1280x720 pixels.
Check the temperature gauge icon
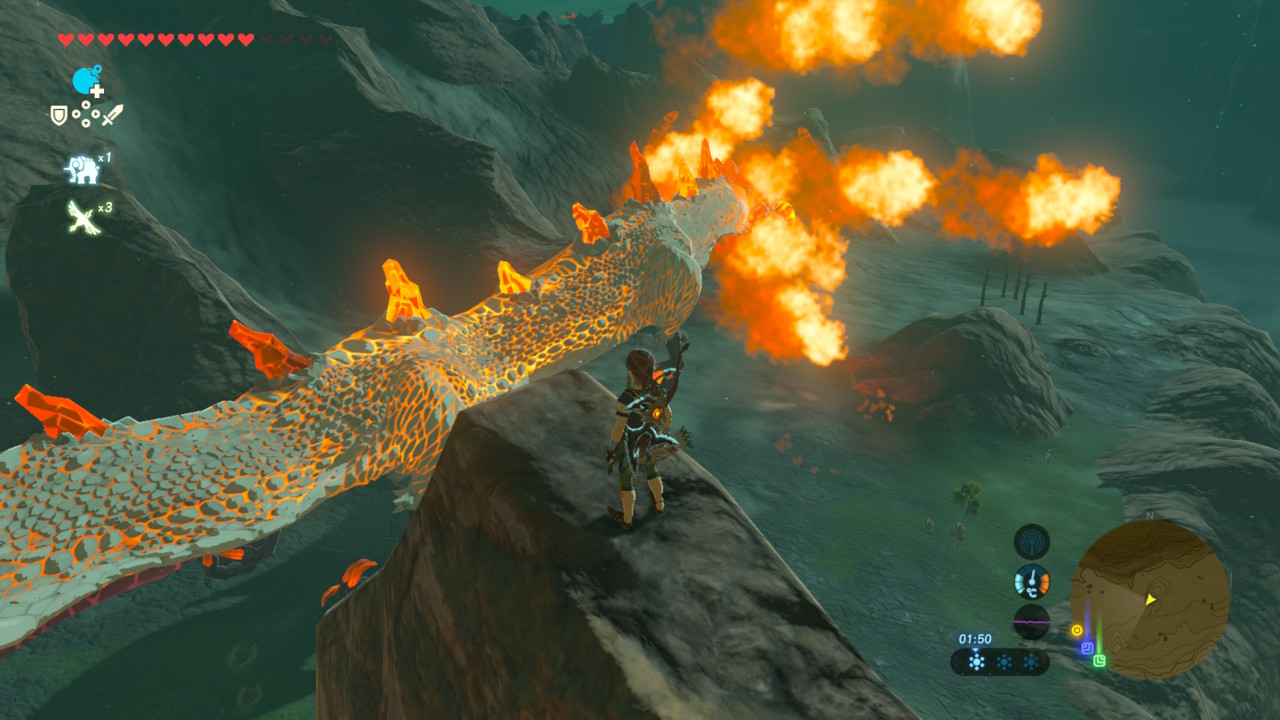point(1031,581)
